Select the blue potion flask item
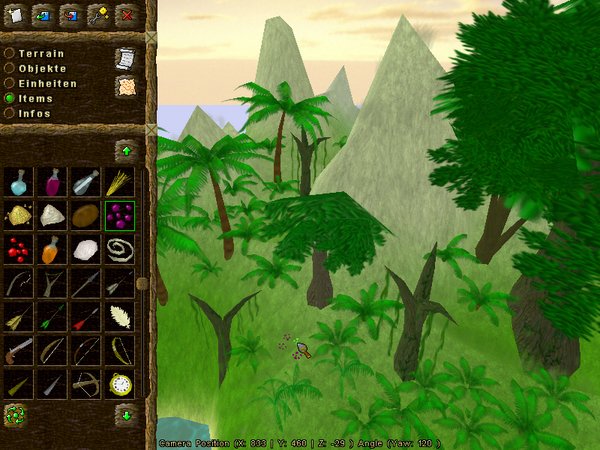The image size is (600, 450). pos(18,182)
